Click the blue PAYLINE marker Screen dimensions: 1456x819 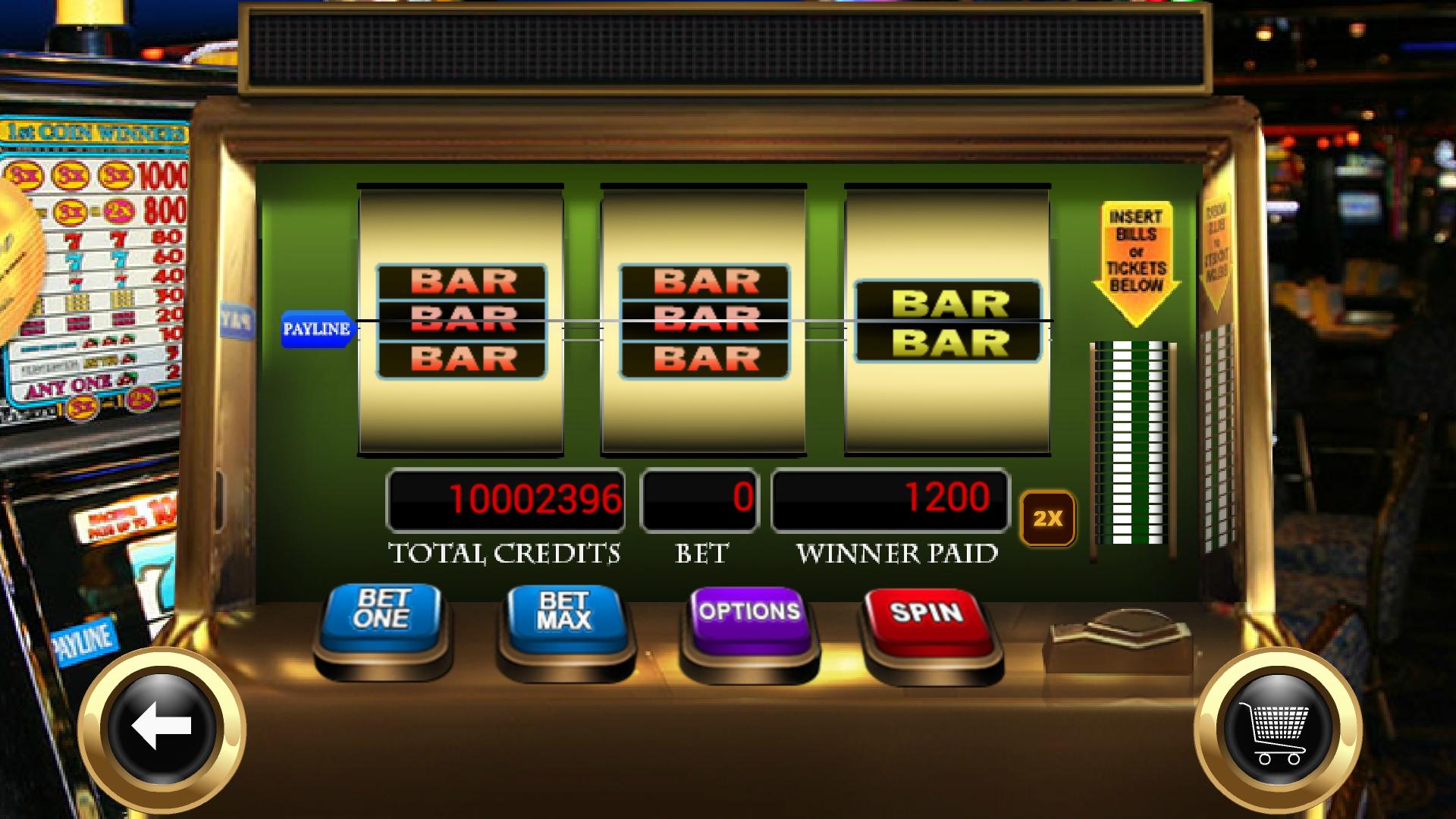[316, 328]
